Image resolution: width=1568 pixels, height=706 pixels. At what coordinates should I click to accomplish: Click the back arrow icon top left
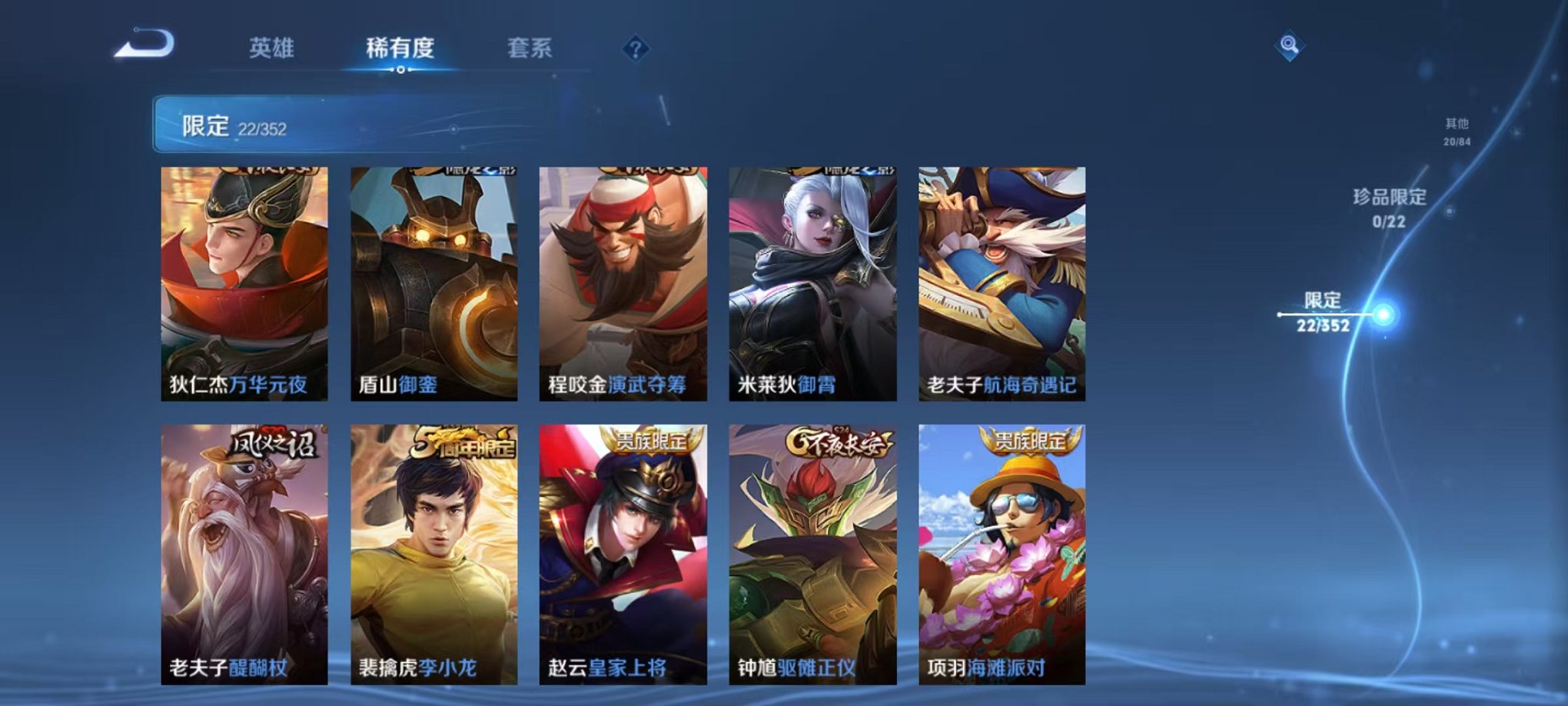click(x=142, y=48)
